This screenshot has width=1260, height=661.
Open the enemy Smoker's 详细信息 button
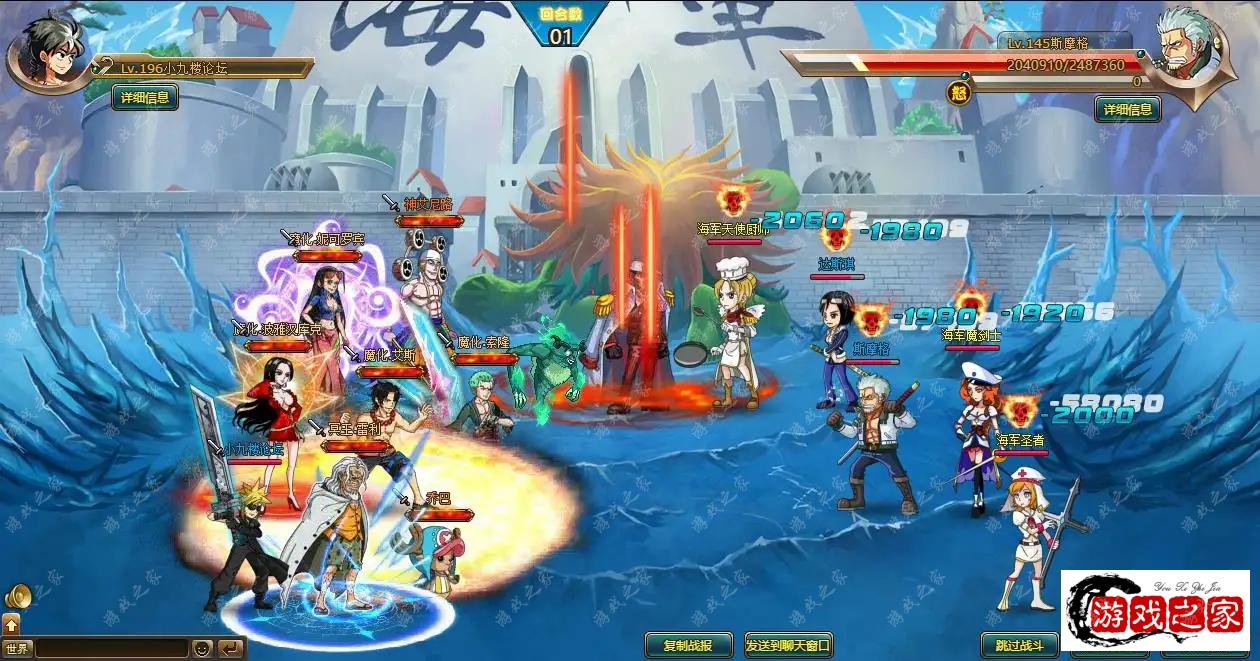click(x=1127, y=109)
